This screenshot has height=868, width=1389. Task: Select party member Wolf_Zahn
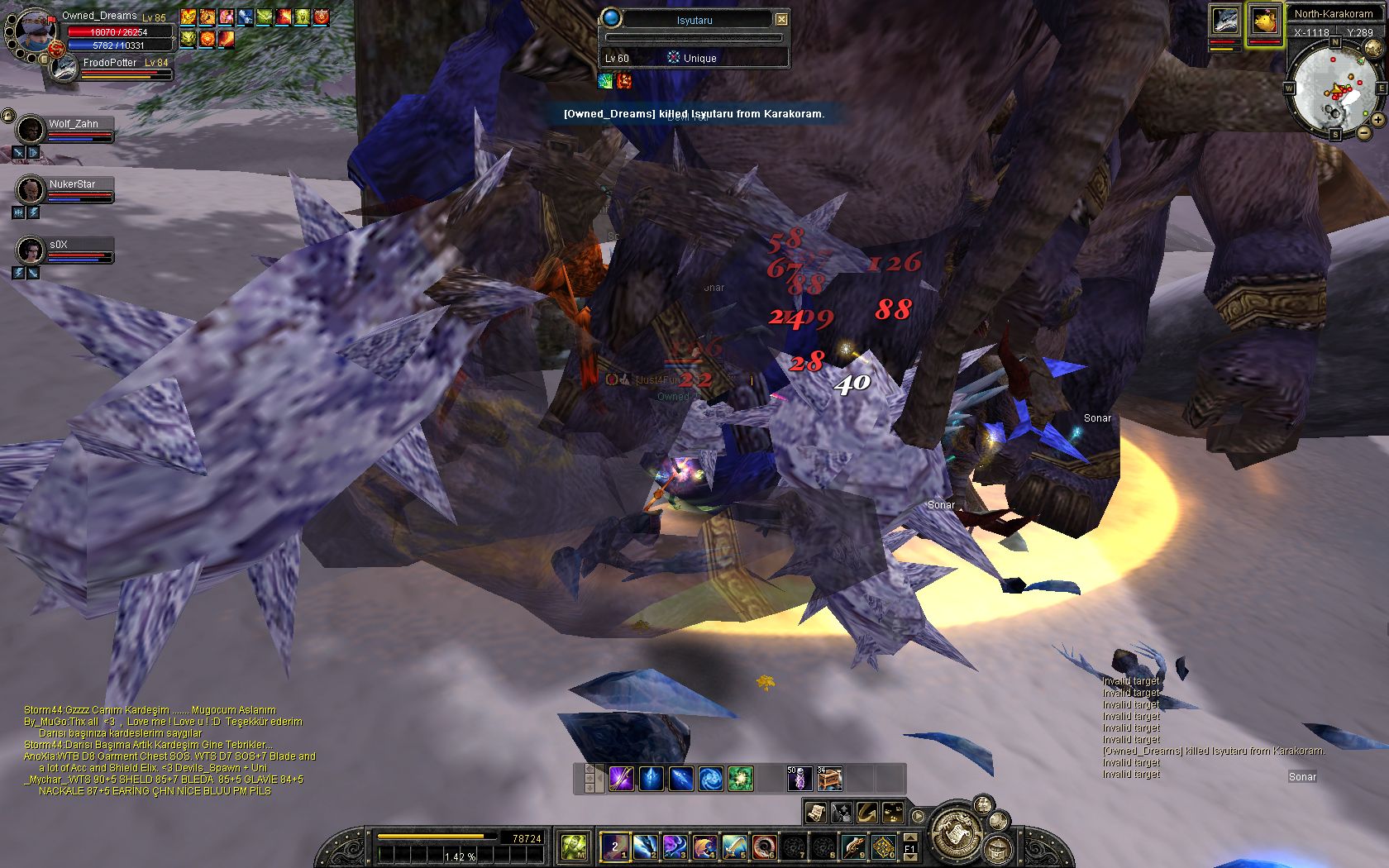coord(31,129)
